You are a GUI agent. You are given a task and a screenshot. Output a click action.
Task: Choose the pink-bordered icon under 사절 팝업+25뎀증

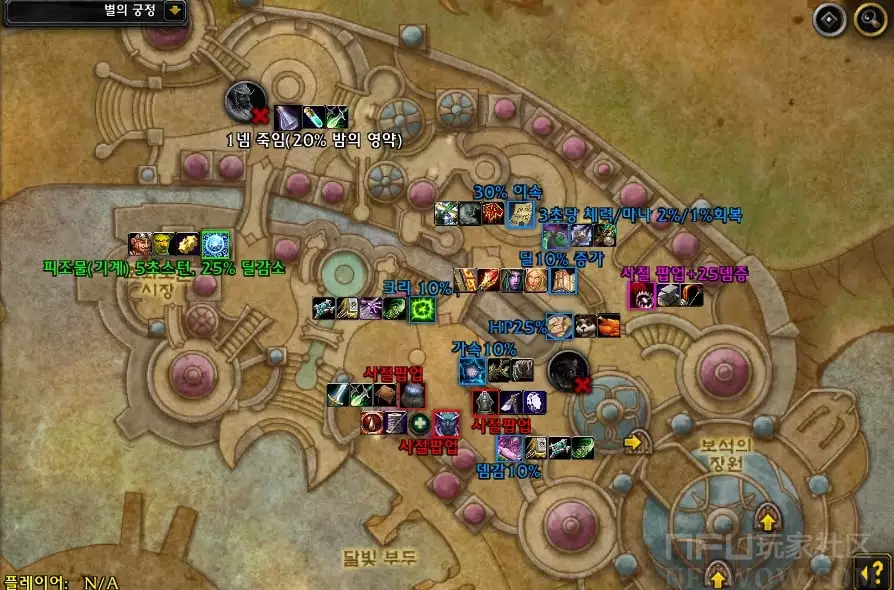point(641,295)
